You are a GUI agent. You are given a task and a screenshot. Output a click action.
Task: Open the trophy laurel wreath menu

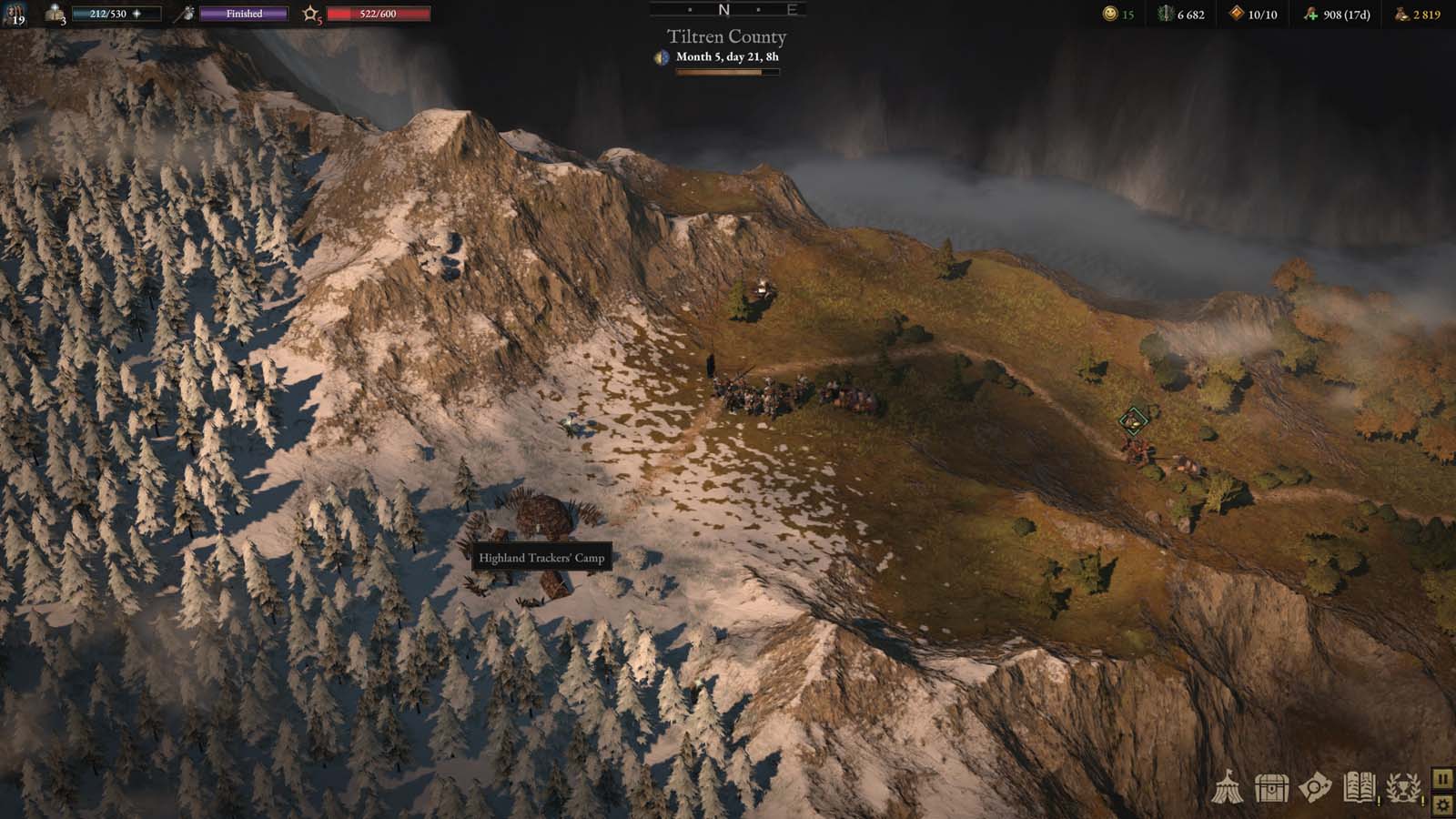1403,788
